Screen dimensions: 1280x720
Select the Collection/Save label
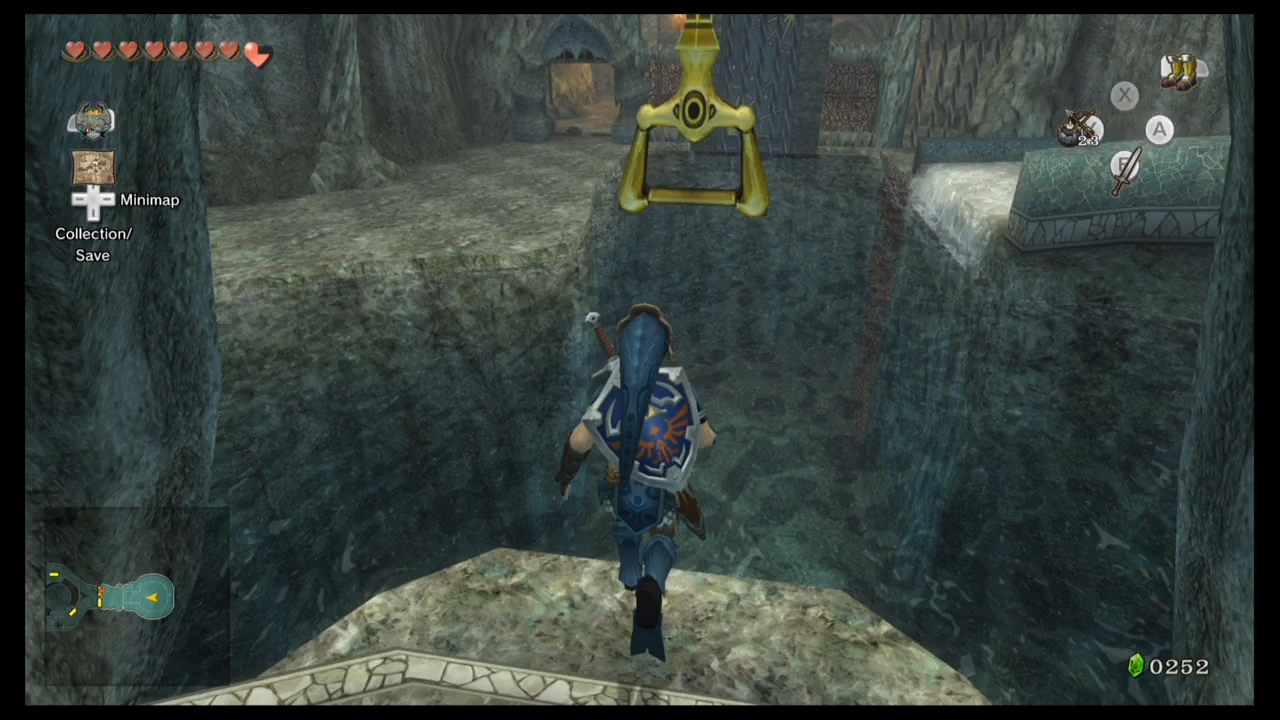click(x=93, y=244)
